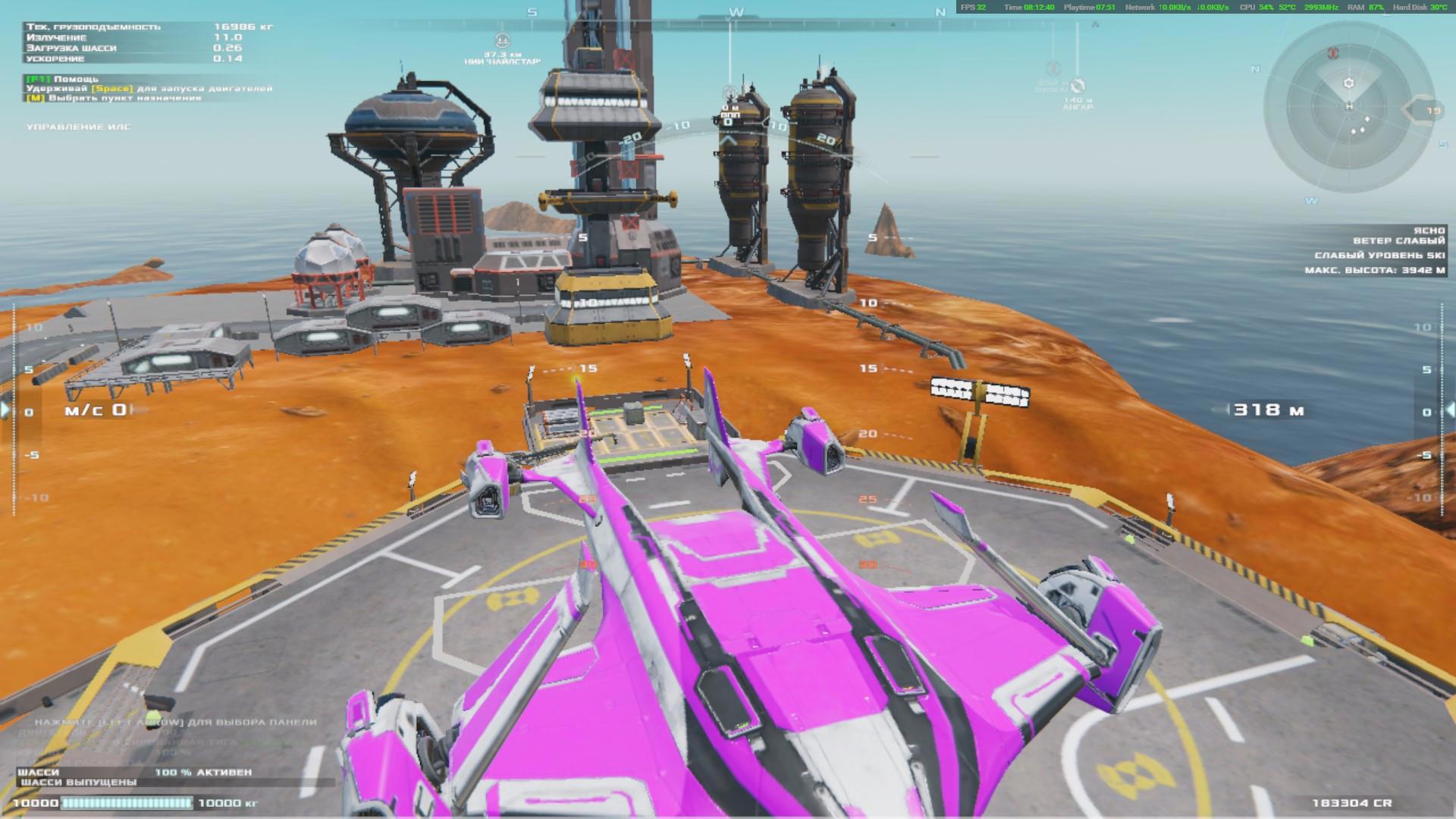Viewport: 1456px width, 819px height.
Task: Click the circular radar minimap
Action: [1348, 106]
